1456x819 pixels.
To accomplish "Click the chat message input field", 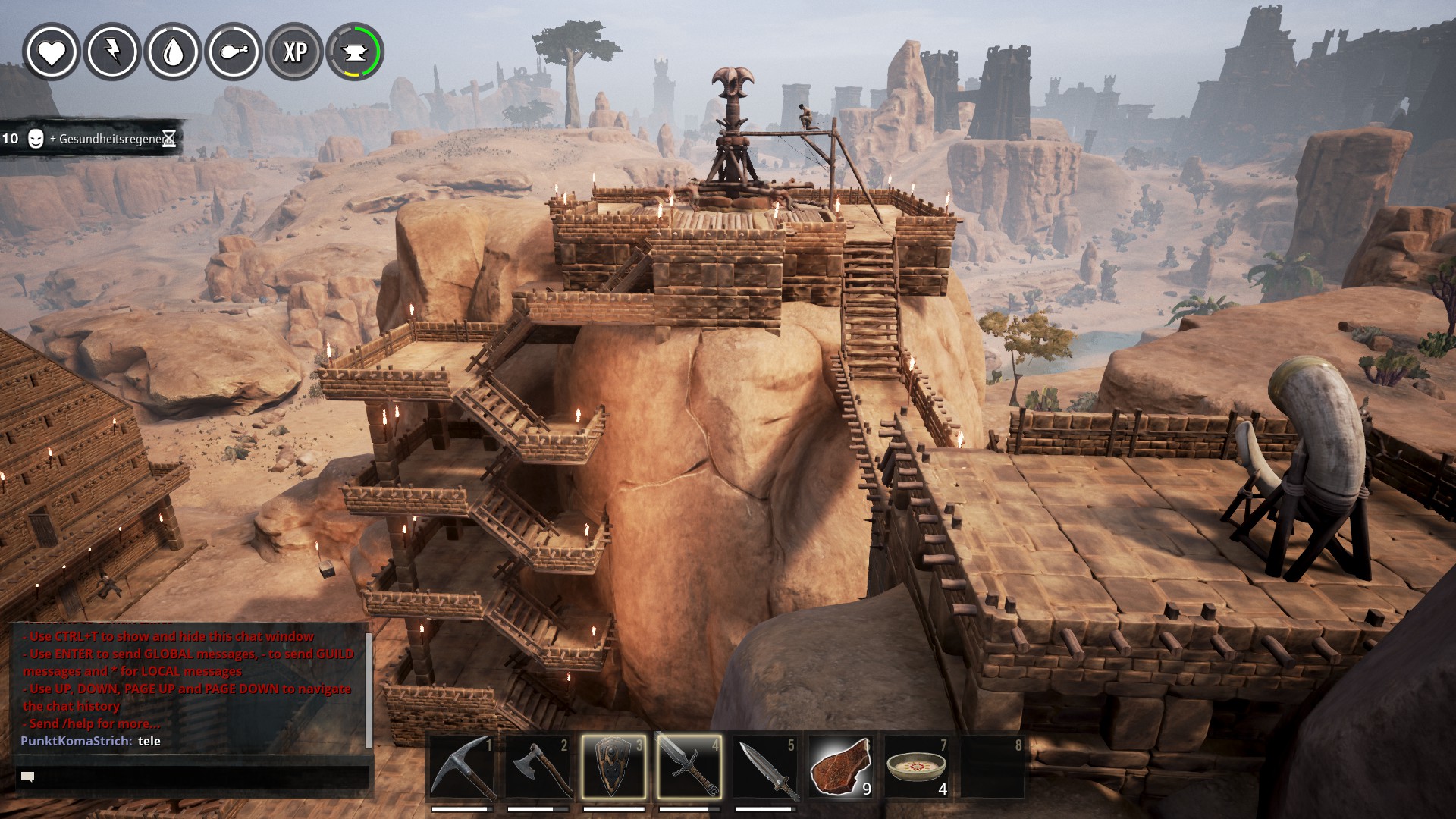I will [x=193, y=777].
